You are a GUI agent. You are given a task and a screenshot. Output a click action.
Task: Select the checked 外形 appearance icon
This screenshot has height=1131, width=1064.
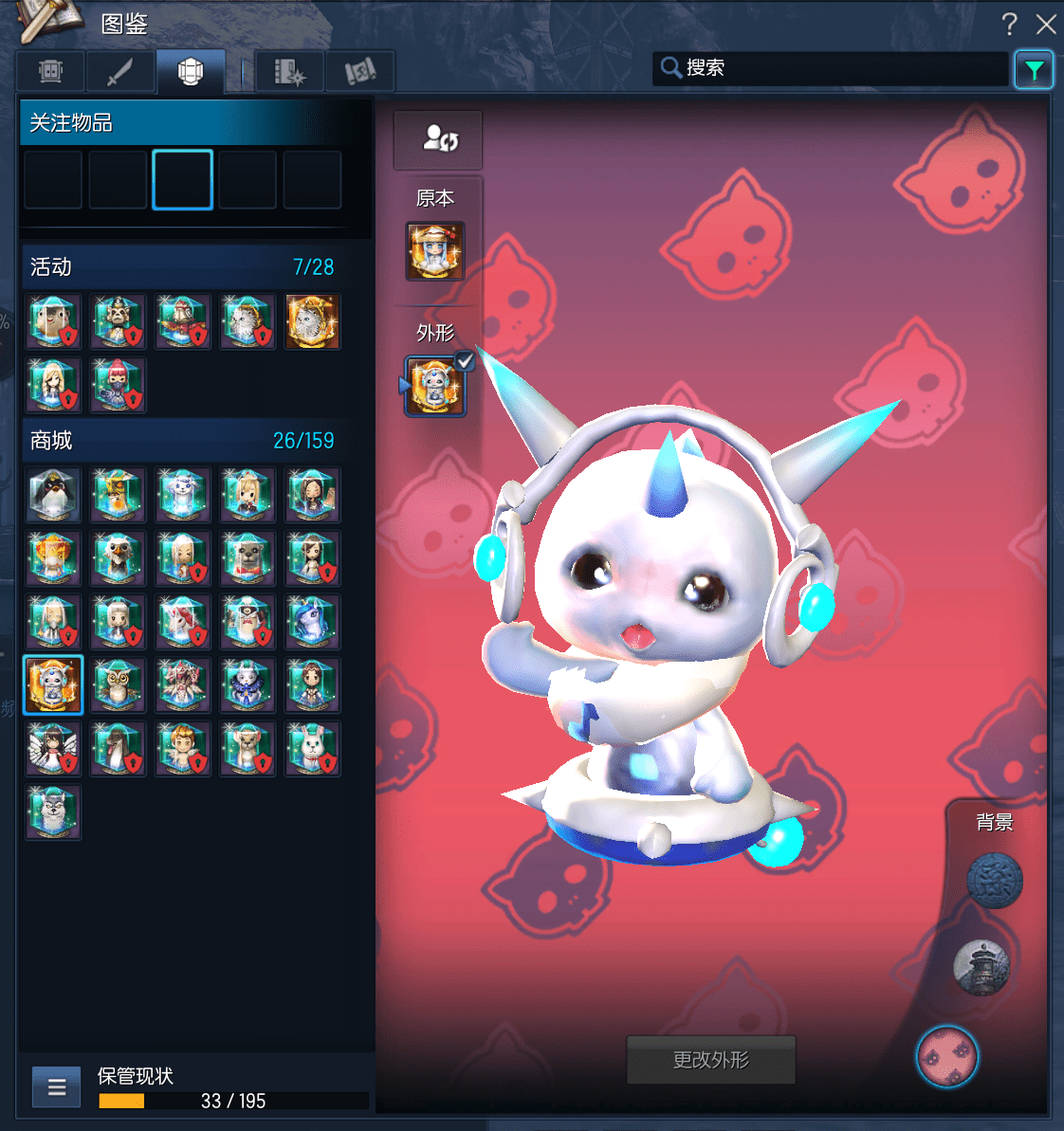tap(435, 387)
